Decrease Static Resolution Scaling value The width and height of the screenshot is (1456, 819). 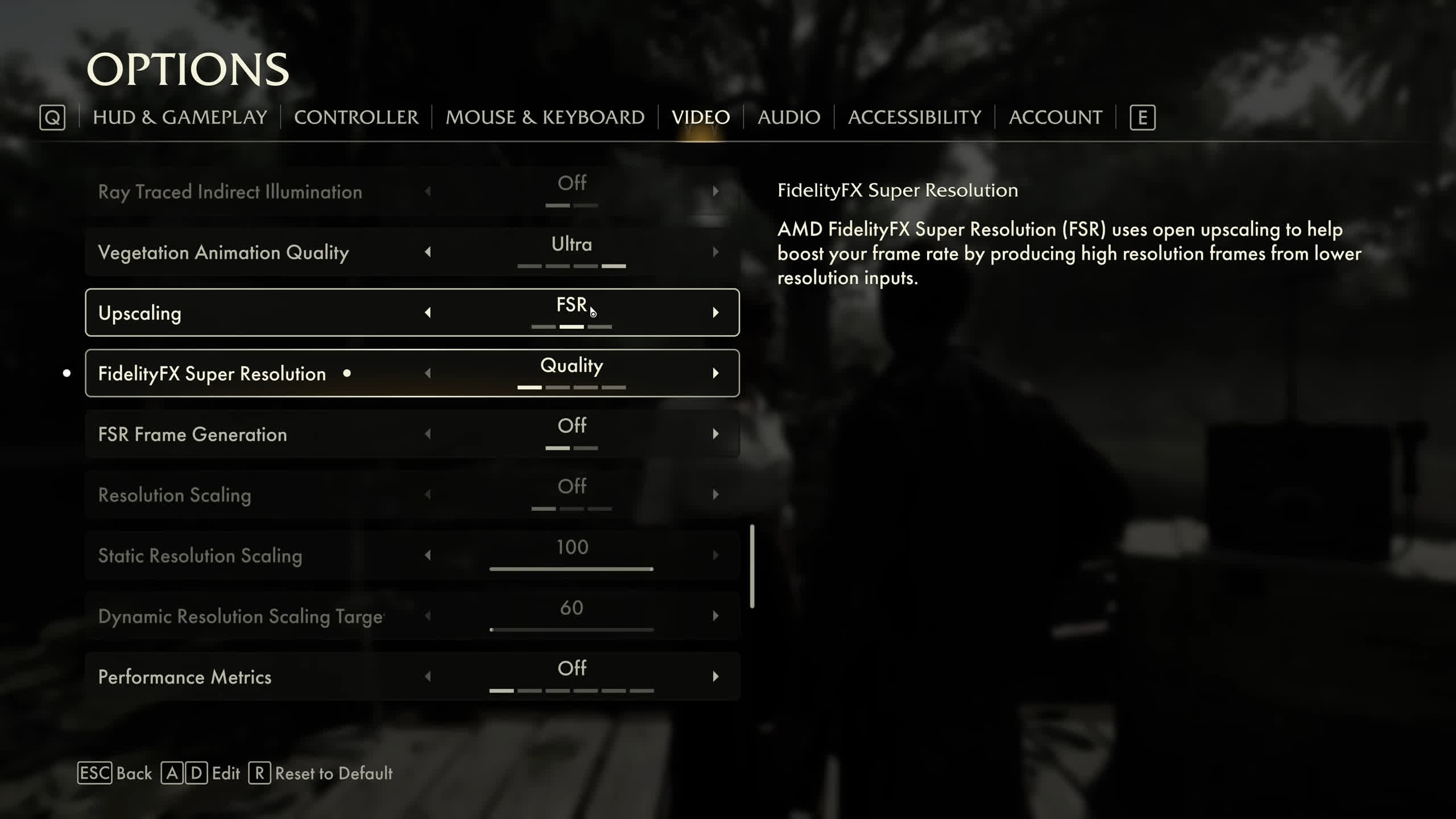428,556
